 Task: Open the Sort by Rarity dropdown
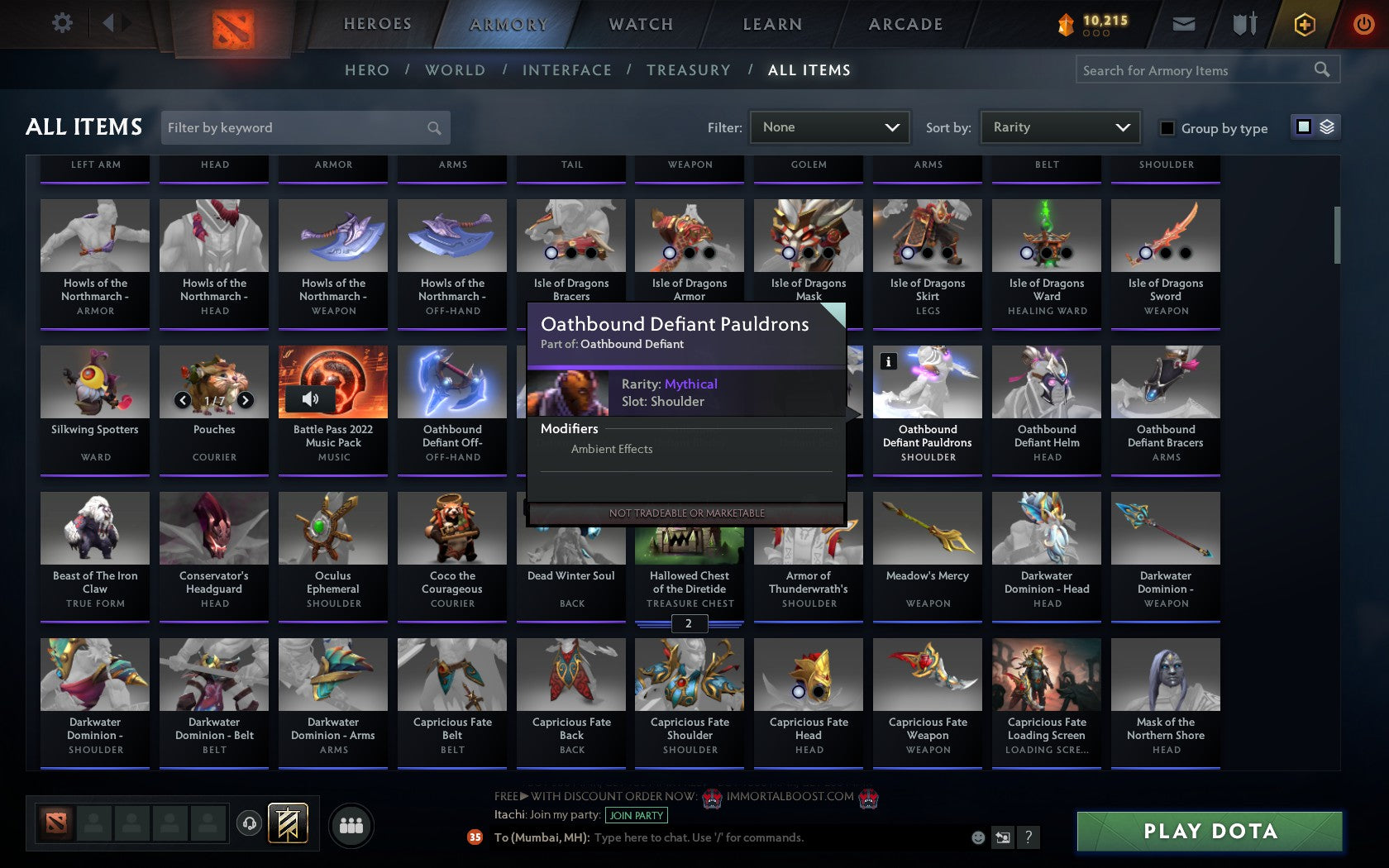(1059, 127)
